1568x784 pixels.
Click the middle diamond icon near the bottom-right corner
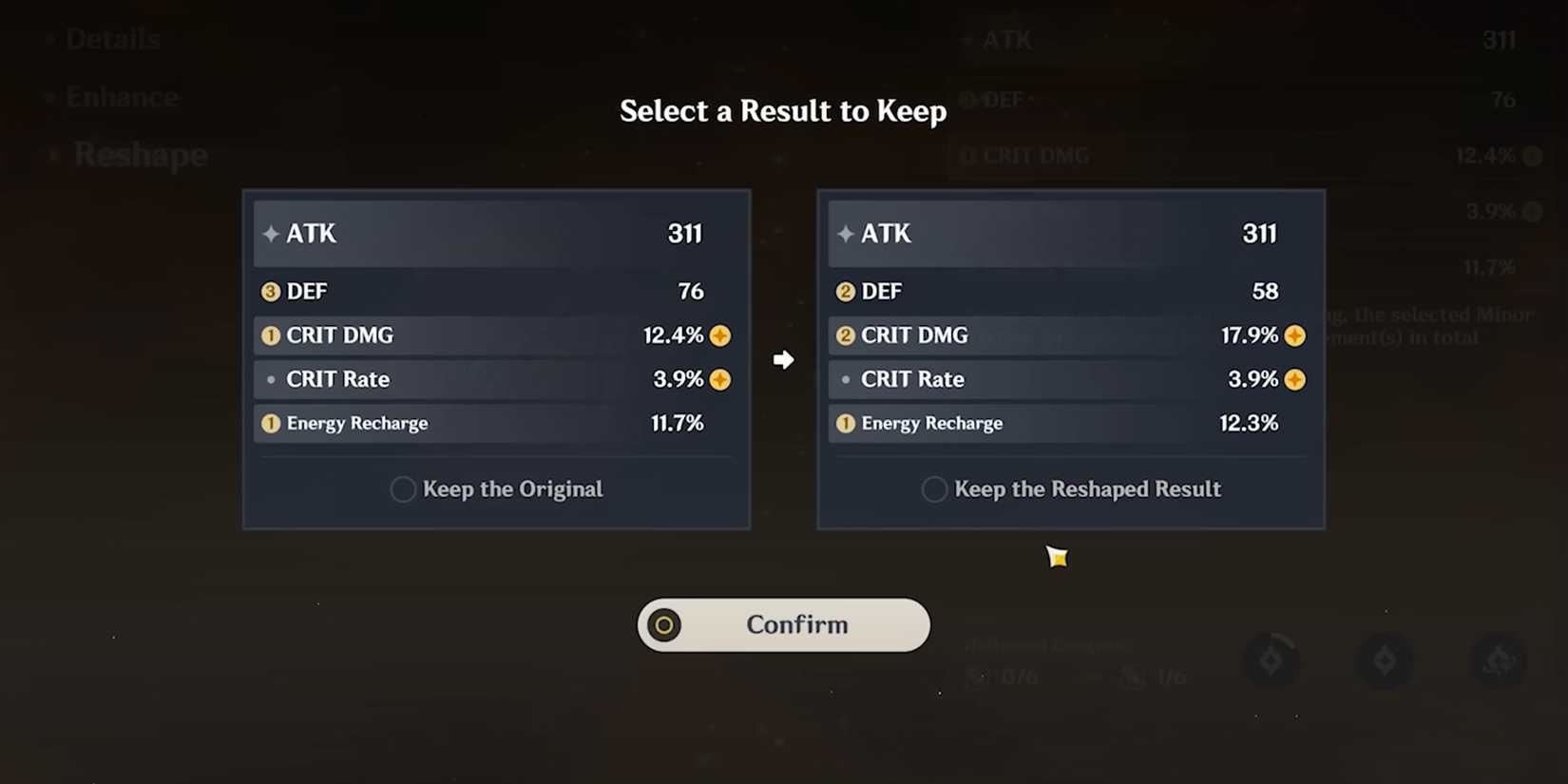point(1386,660)
